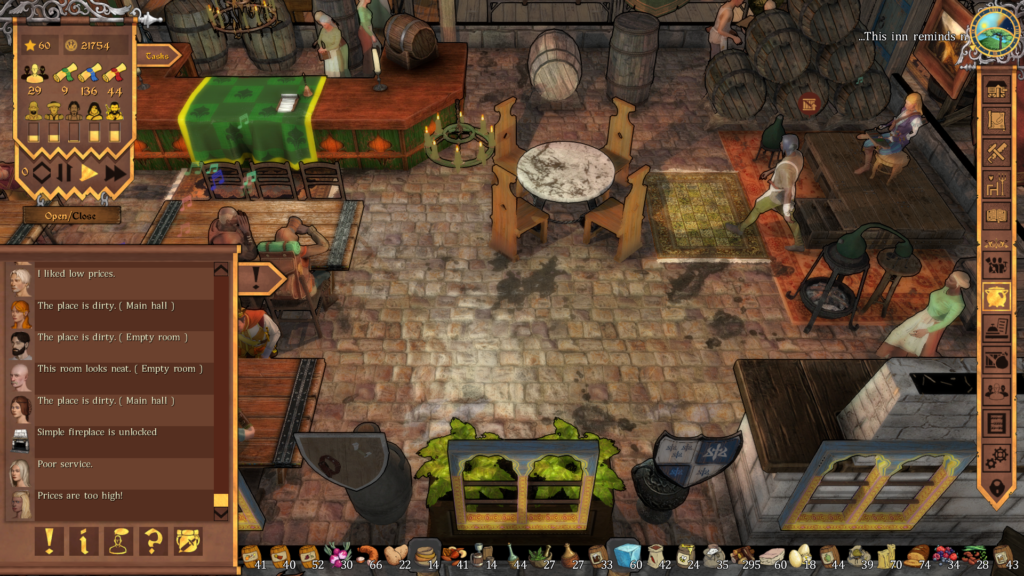
Task: Activate fast-forward speed
Action: click(x=115, y=172)
